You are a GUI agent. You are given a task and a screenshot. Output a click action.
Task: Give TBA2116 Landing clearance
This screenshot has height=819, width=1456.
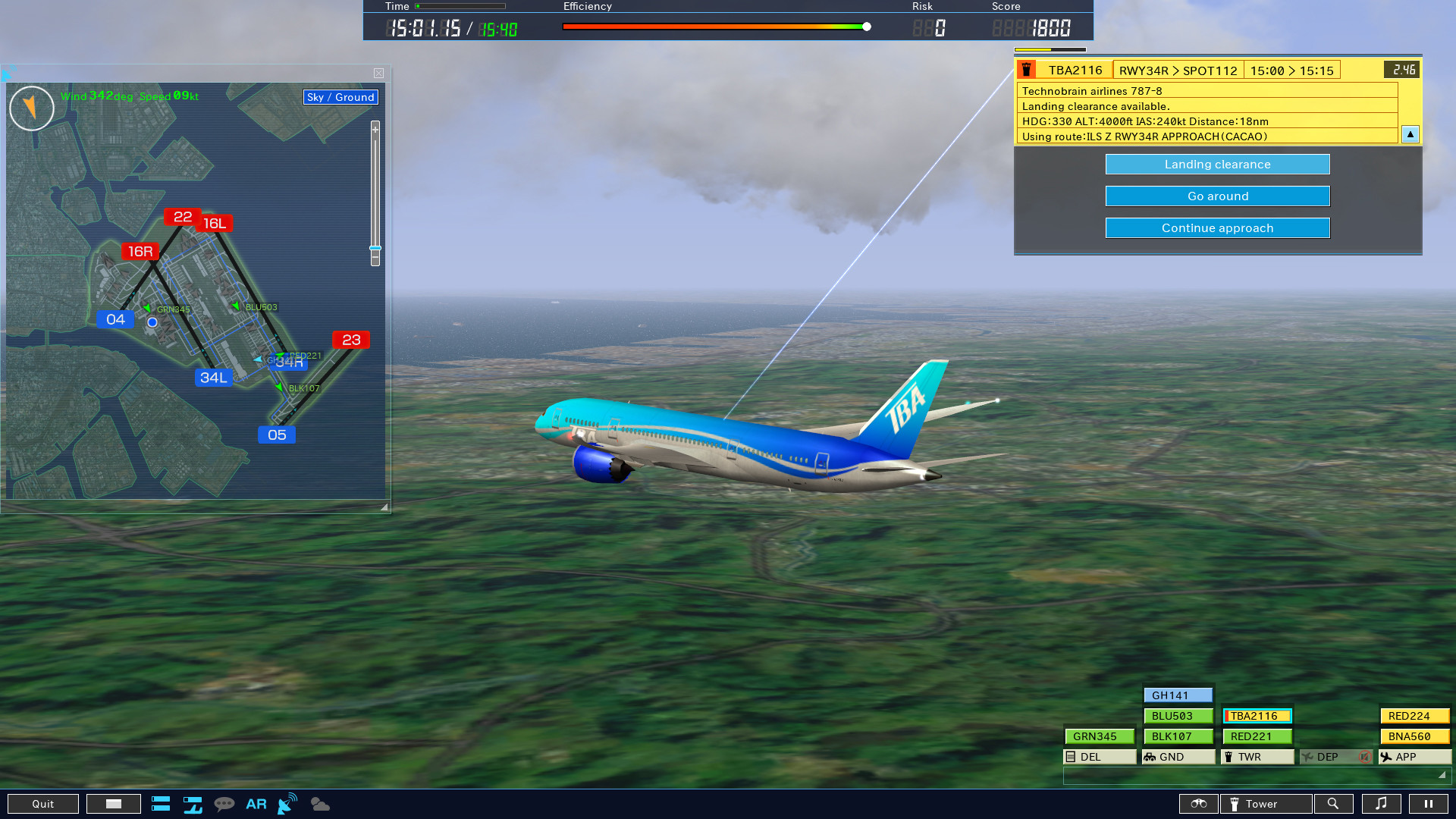point(1217,164)
